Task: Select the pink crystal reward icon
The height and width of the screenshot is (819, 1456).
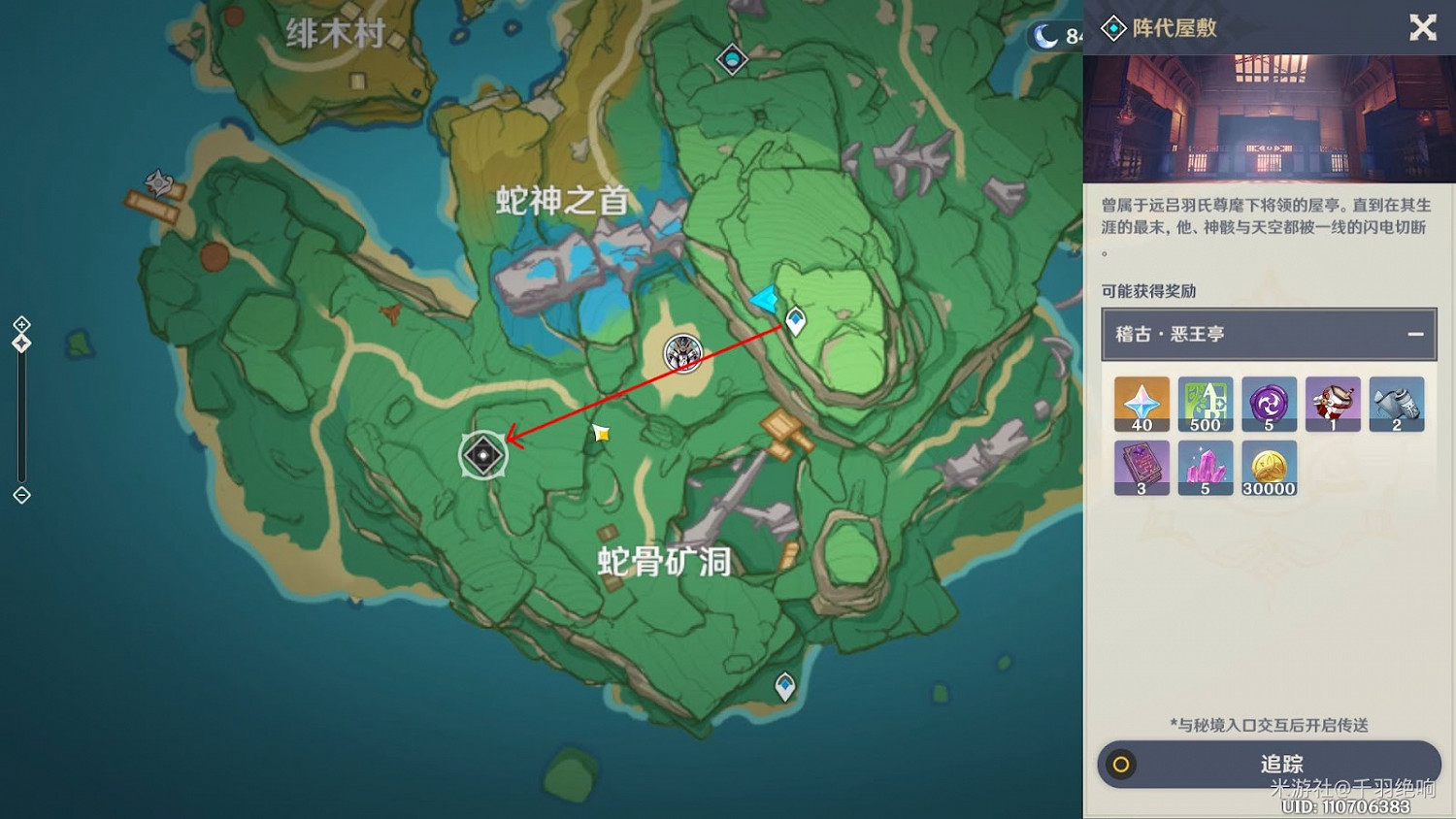Action: coord(1206,467)
